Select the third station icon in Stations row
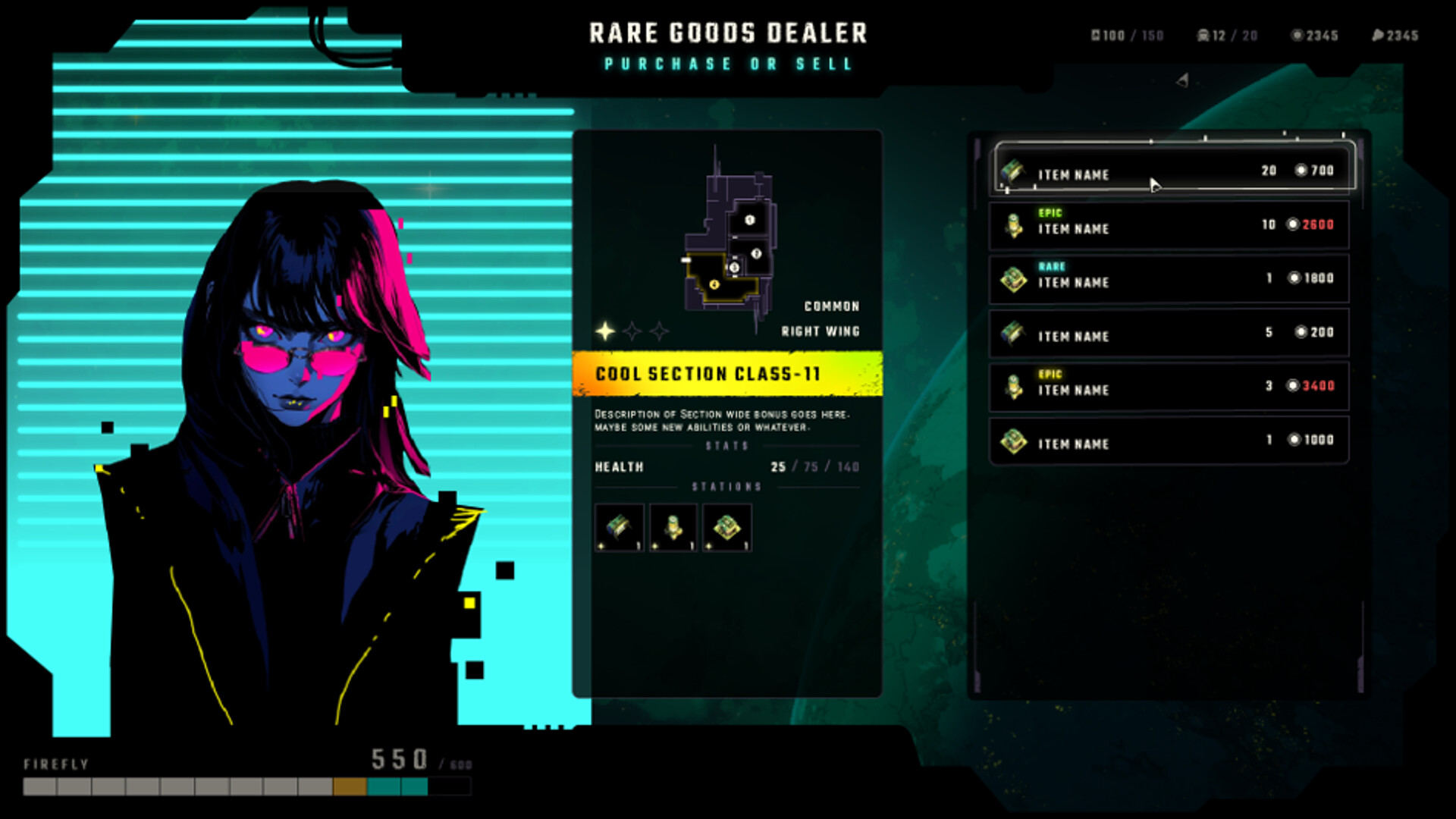The image size is (1456, 819). [x=726, y=528]
